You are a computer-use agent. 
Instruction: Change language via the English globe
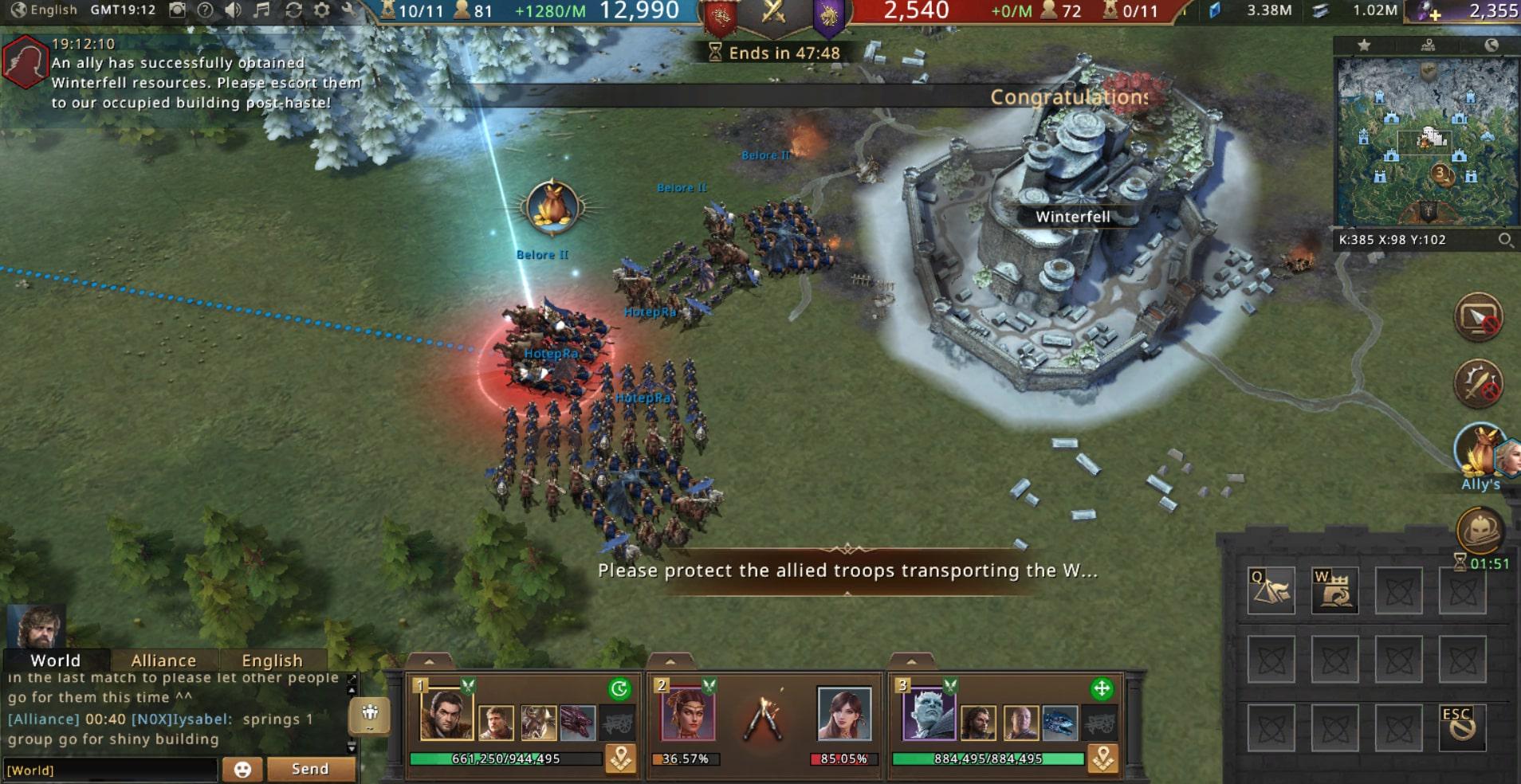pyautogui.click(x=45, y=10)
